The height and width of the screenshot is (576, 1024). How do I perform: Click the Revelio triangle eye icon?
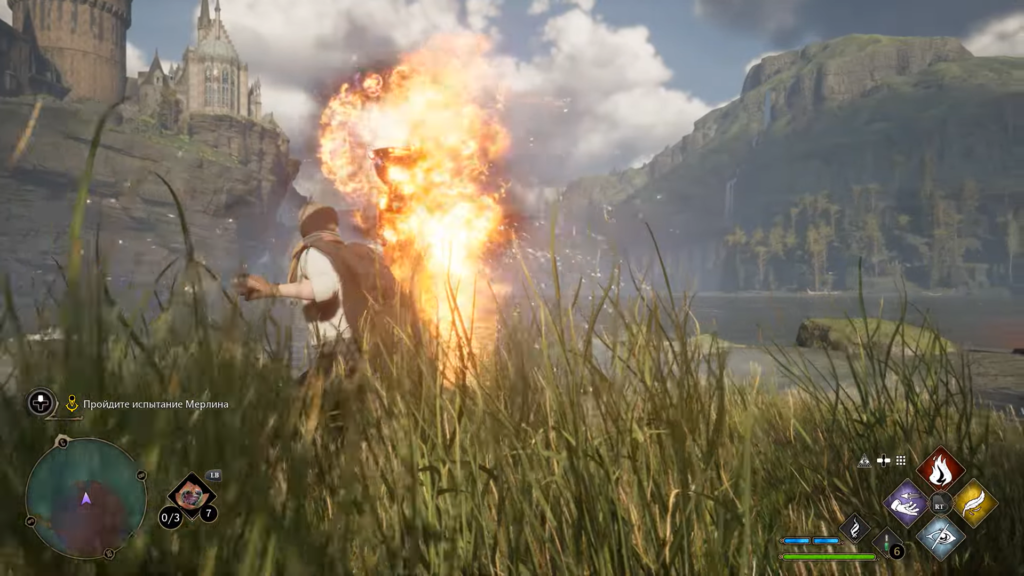[865, 461]
